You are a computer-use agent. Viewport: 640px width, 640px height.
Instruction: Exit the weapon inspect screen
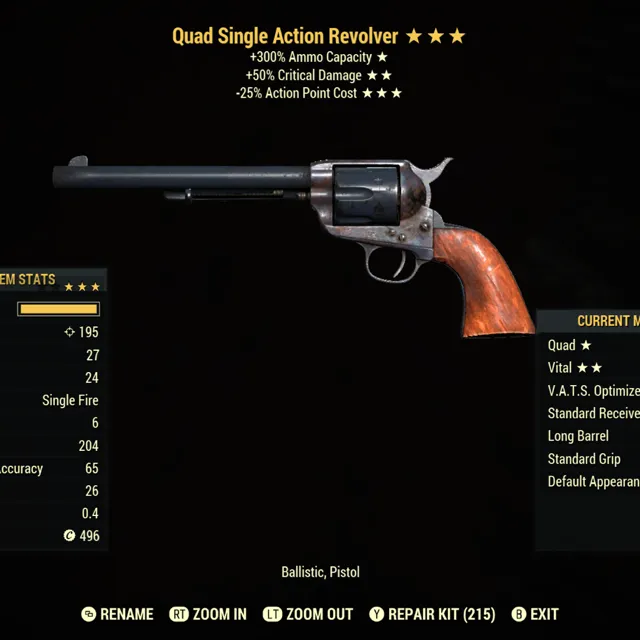[535, 614]
